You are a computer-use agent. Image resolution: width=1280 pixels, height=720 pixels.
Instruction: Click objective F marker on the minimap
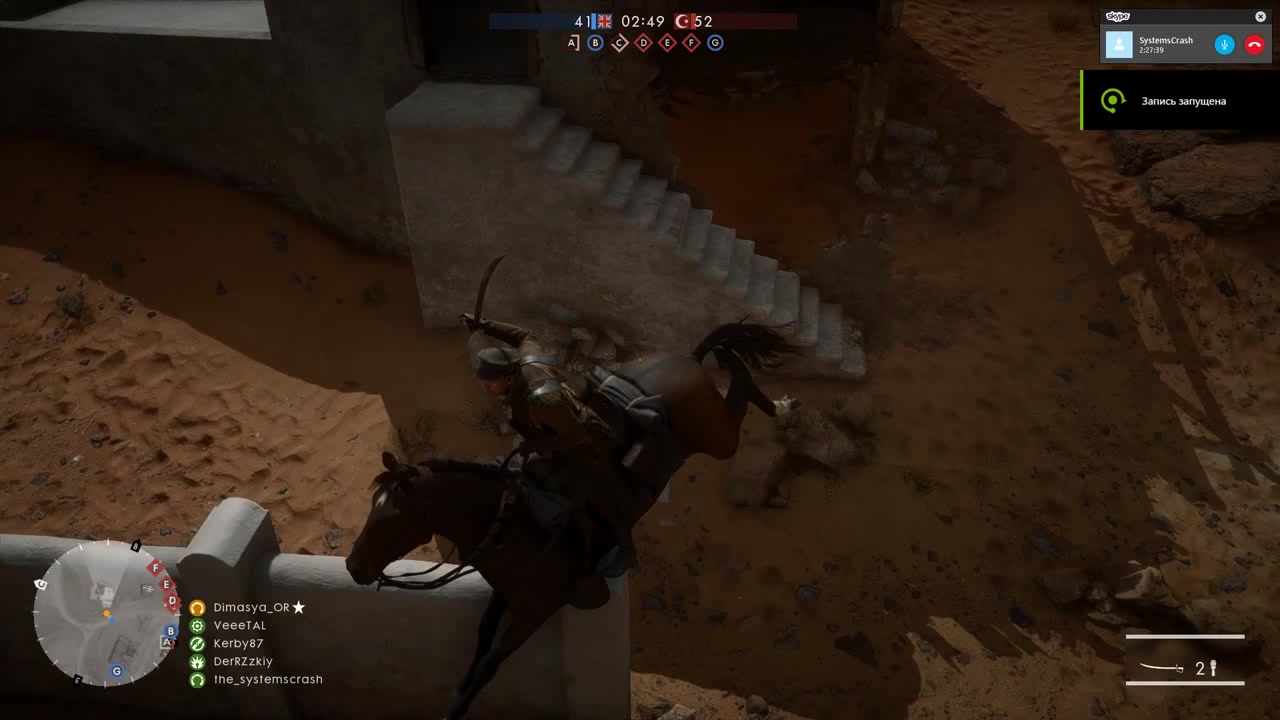pyautogui.click(x=156, y=567)
